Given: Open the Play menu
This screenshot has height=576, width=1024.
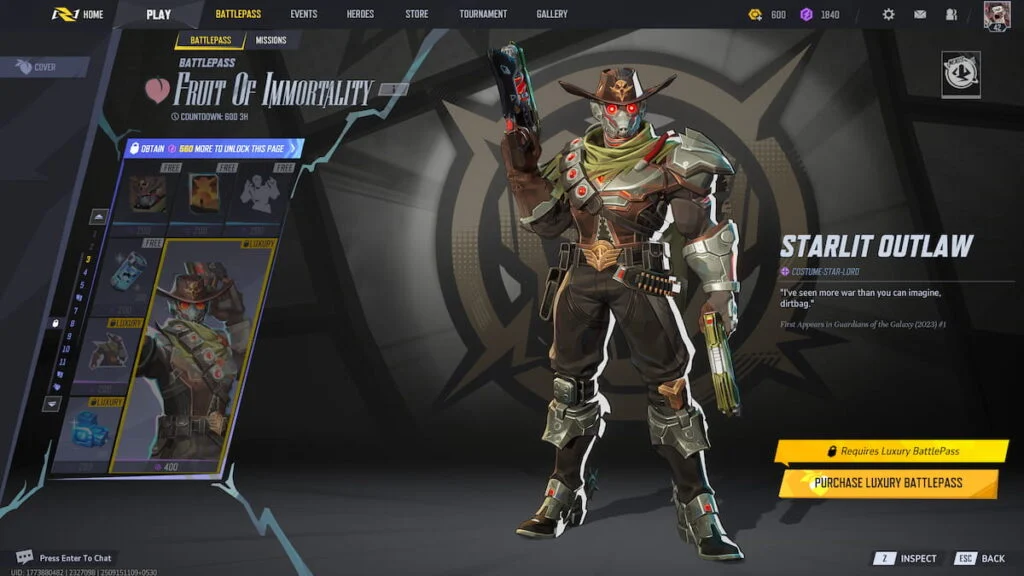Looking at the screenshot, I should pos(158,14).
